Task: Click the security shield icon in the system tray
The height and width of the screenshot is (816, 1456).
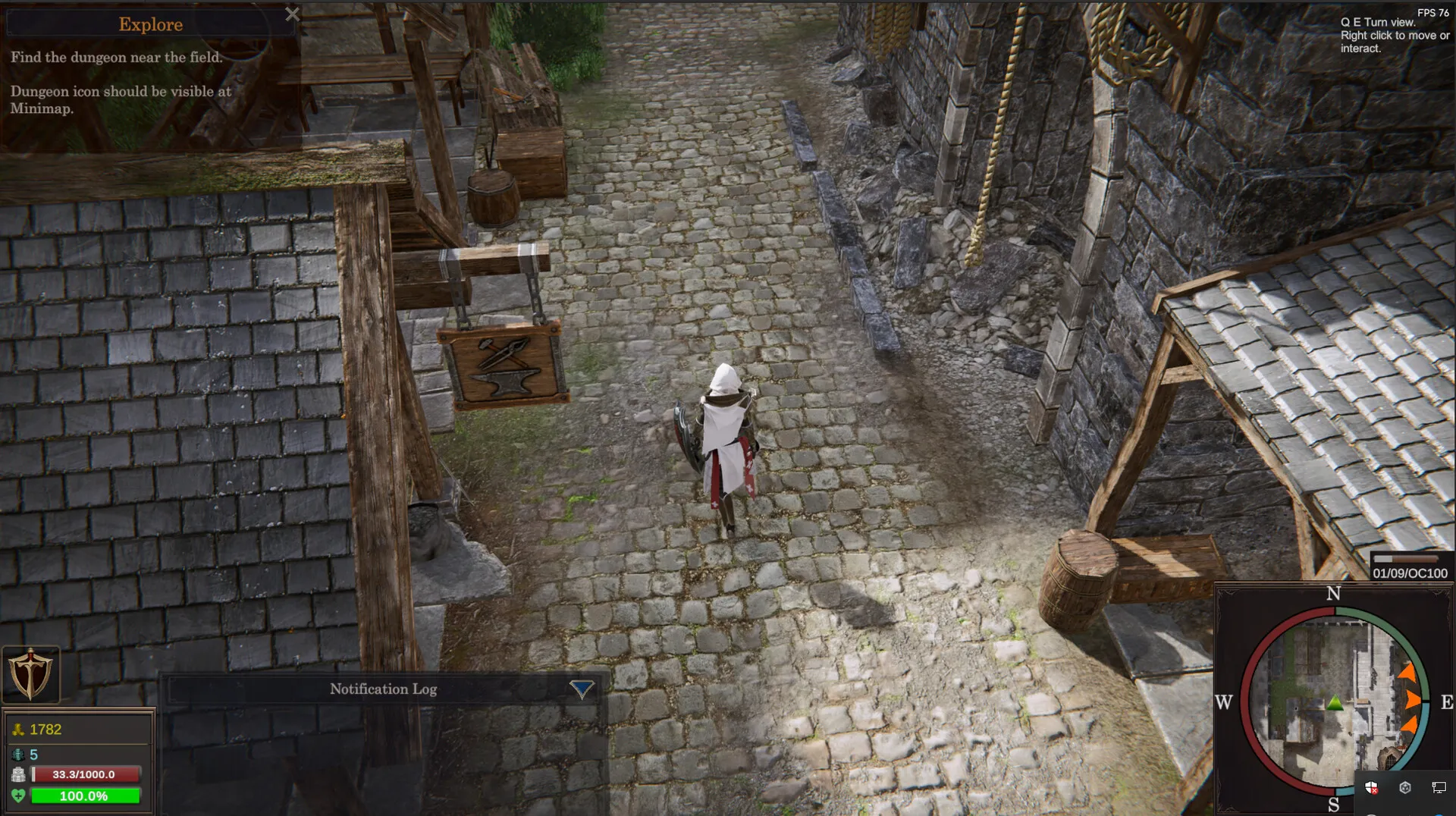Action: pos(1370,789)
